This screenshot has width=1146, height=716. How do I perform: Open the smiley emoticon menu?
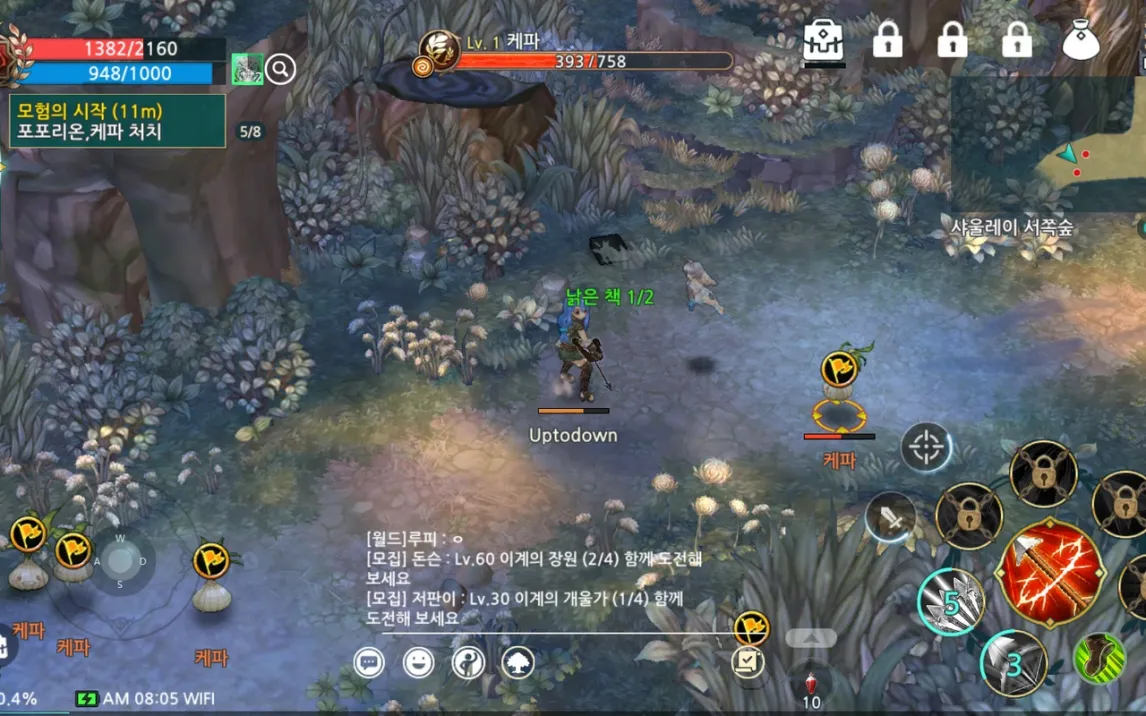pyautogui.click(x=418, y=662)
